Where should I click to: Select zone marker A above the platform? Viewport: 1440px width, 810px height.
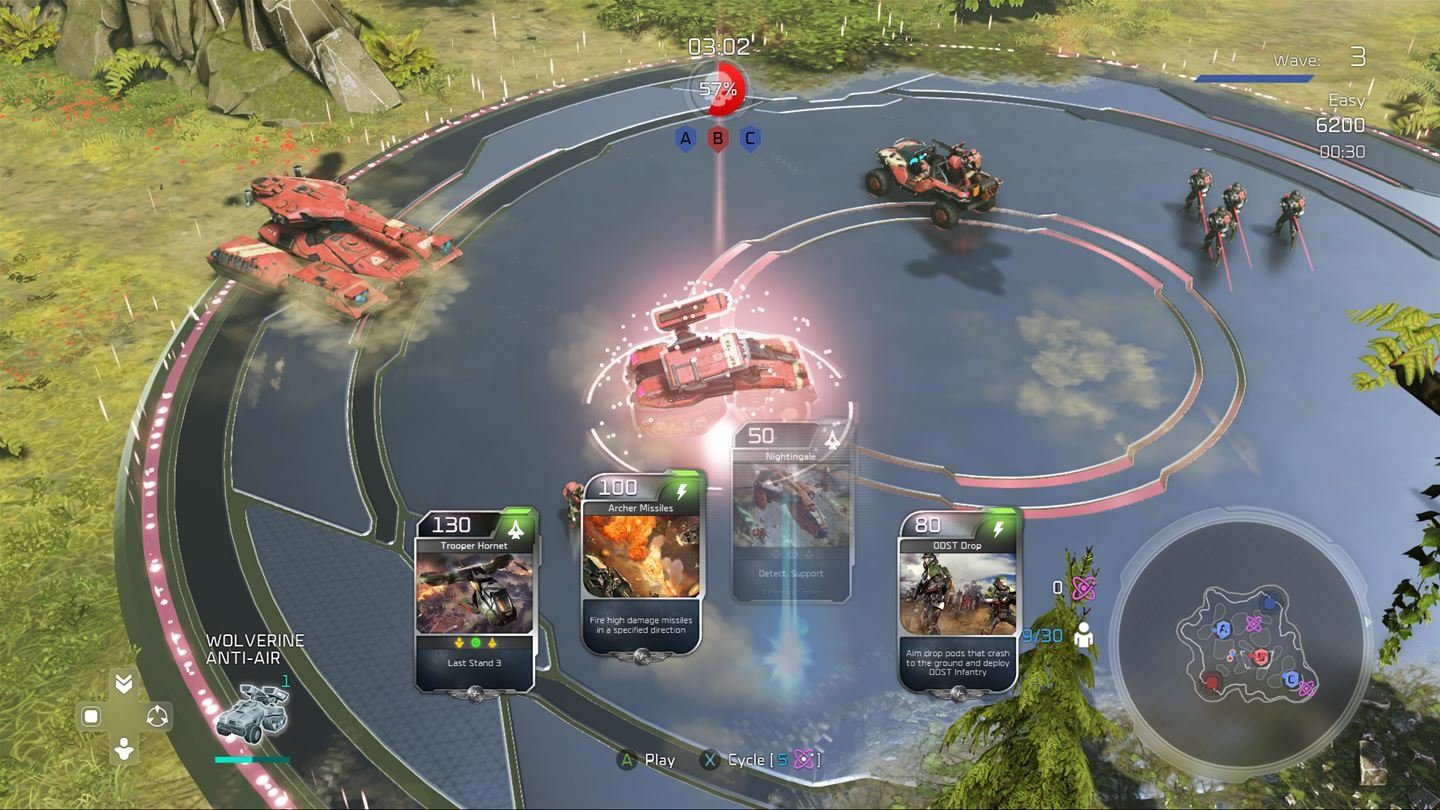click(686, 140)
